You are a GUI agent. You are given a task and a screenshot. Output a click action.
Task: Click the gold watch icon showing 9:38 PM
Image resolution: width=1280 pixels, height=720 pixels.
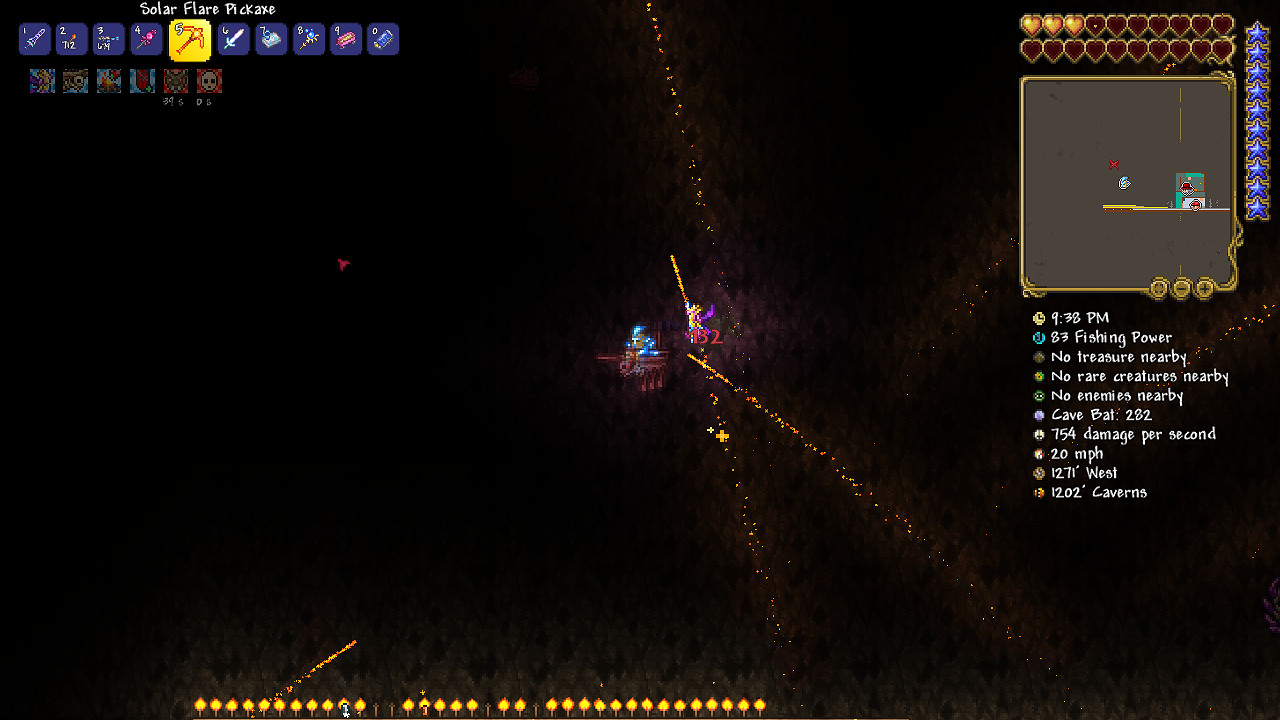[1038, 318]
